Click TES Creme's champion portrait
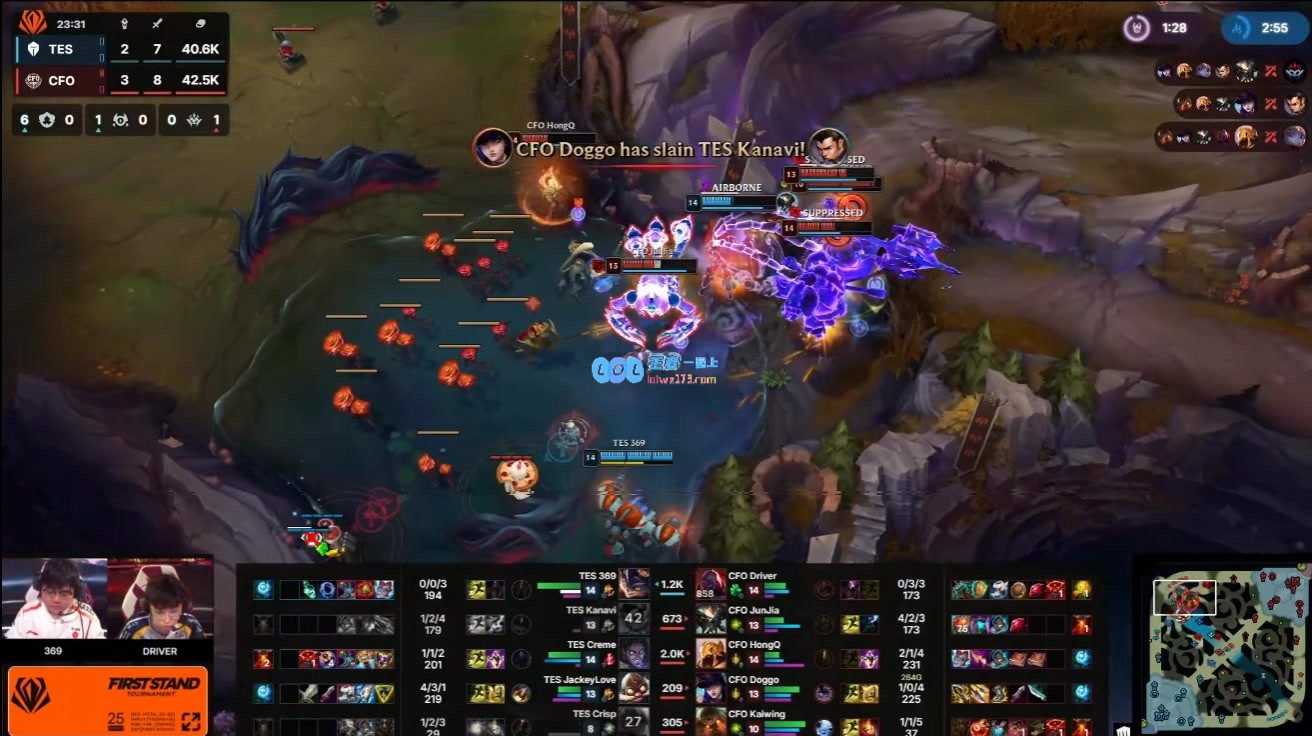Screen dimensions: 1312x736 click(x=633, y=654)
